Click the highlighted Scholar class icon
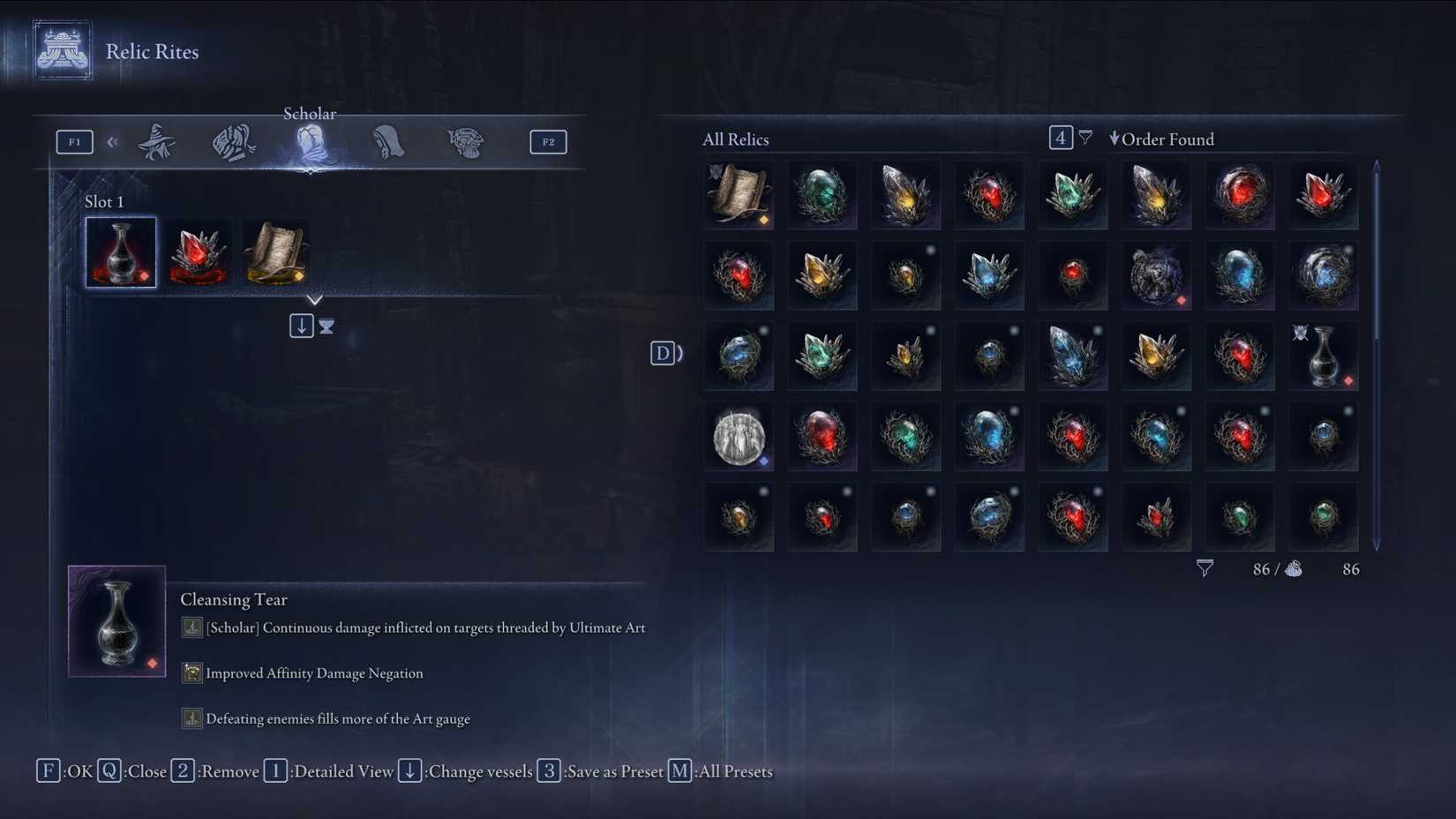 (310, 142)
